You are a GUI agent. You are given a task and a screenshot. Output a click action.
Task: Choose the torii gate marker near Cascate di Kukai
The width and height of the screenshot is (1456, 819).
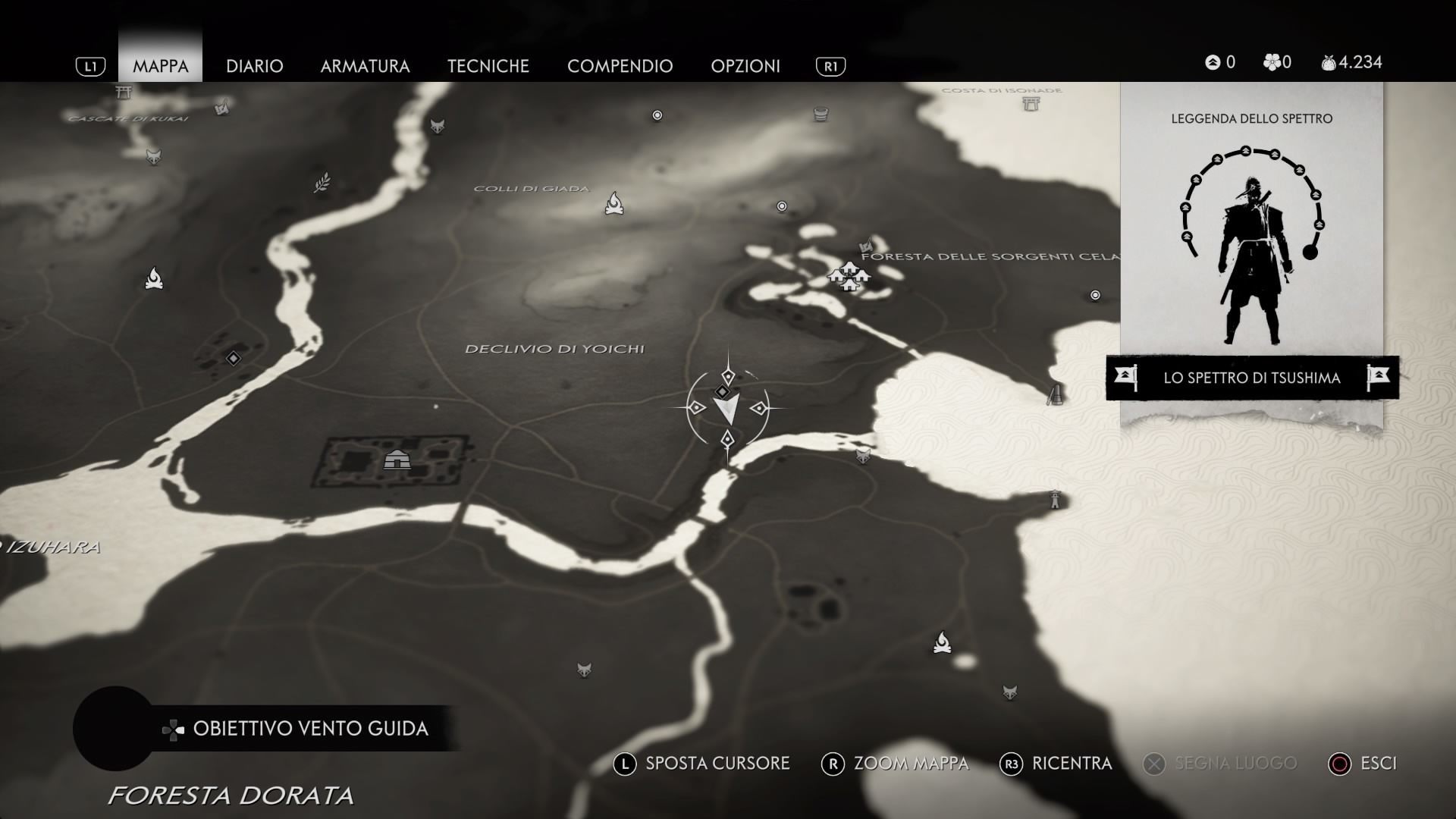point(124,93)
